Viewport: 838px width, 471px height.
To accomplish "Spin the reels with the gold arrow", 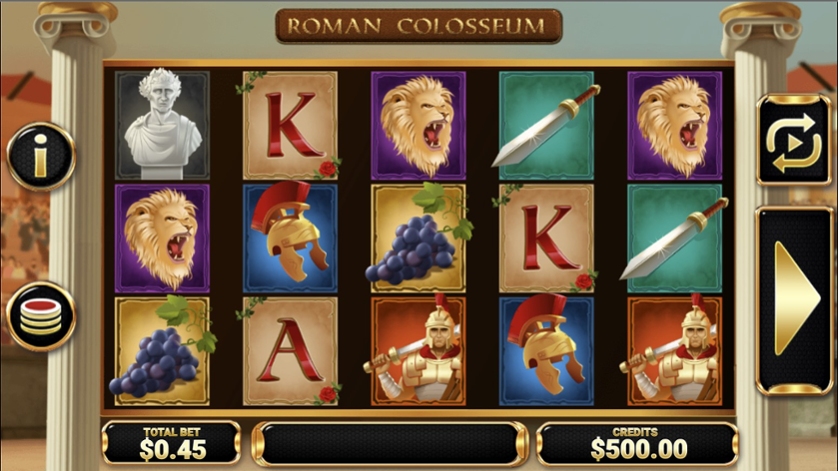I will [794, 299].
